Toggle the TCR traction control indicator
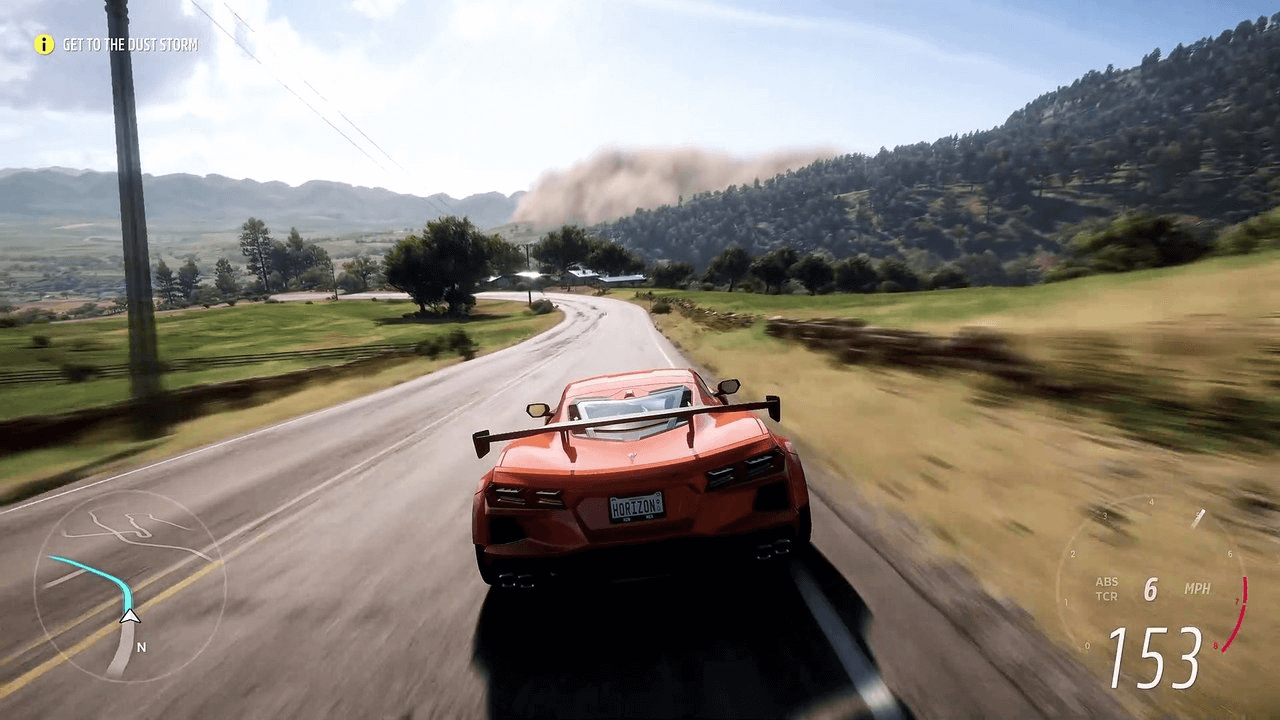The width and height of the screenshot is (1280, 720). point(1108,596)
